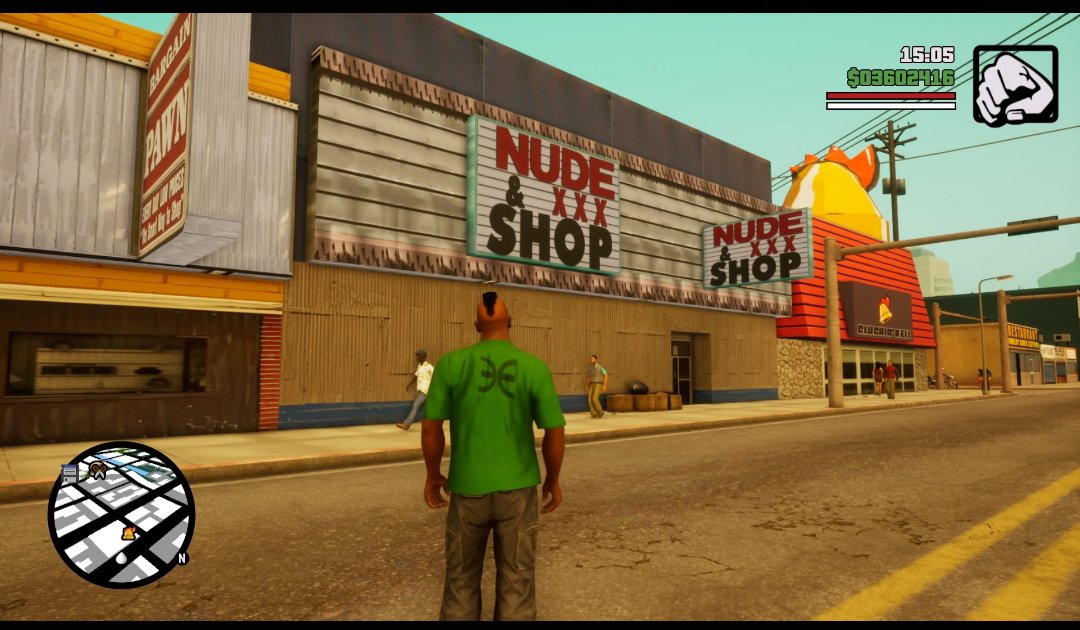Select the floppy disk save marker

click(x=70, y=473)
